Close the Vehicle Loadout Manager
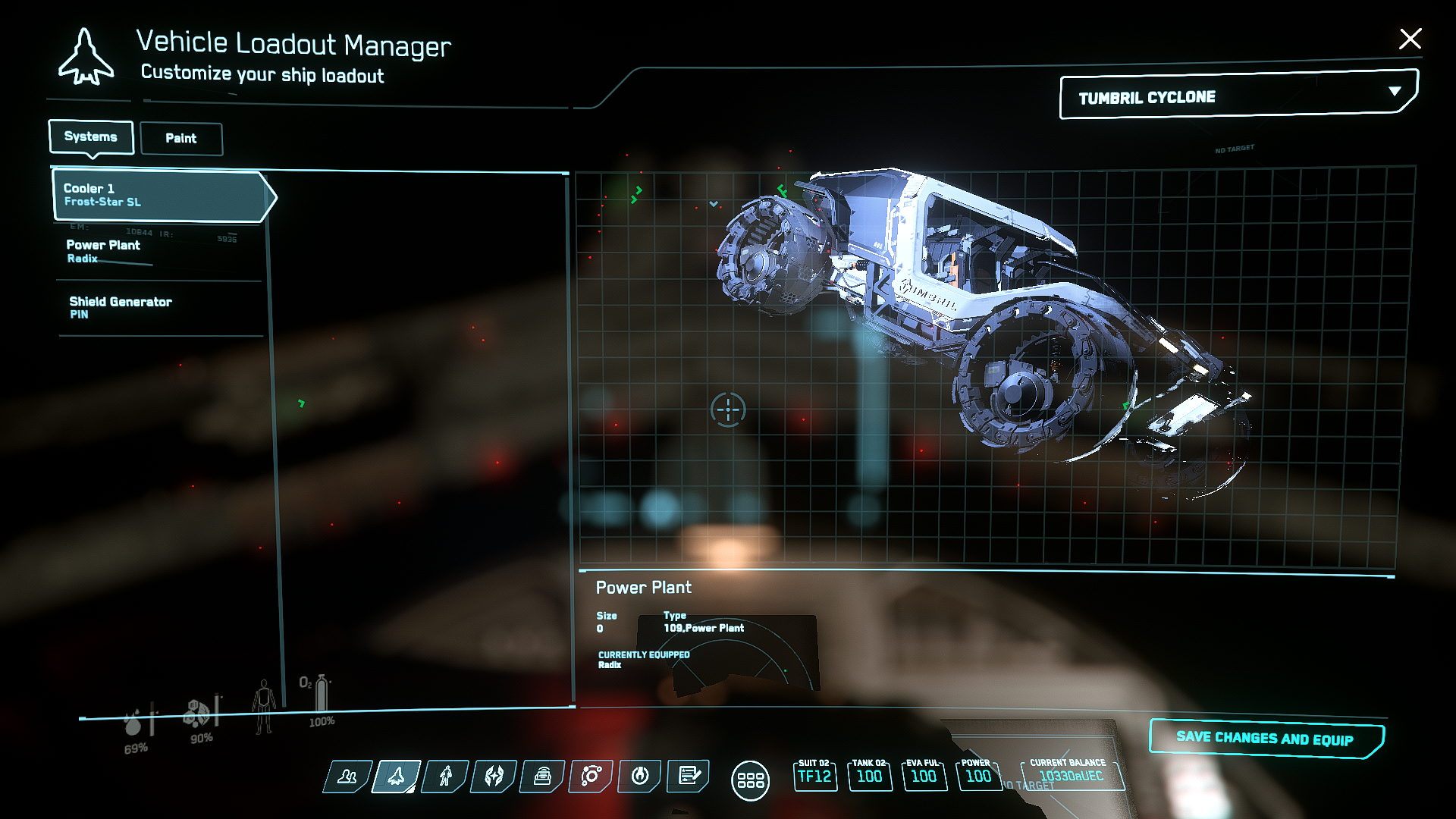 coord(1410,39)
